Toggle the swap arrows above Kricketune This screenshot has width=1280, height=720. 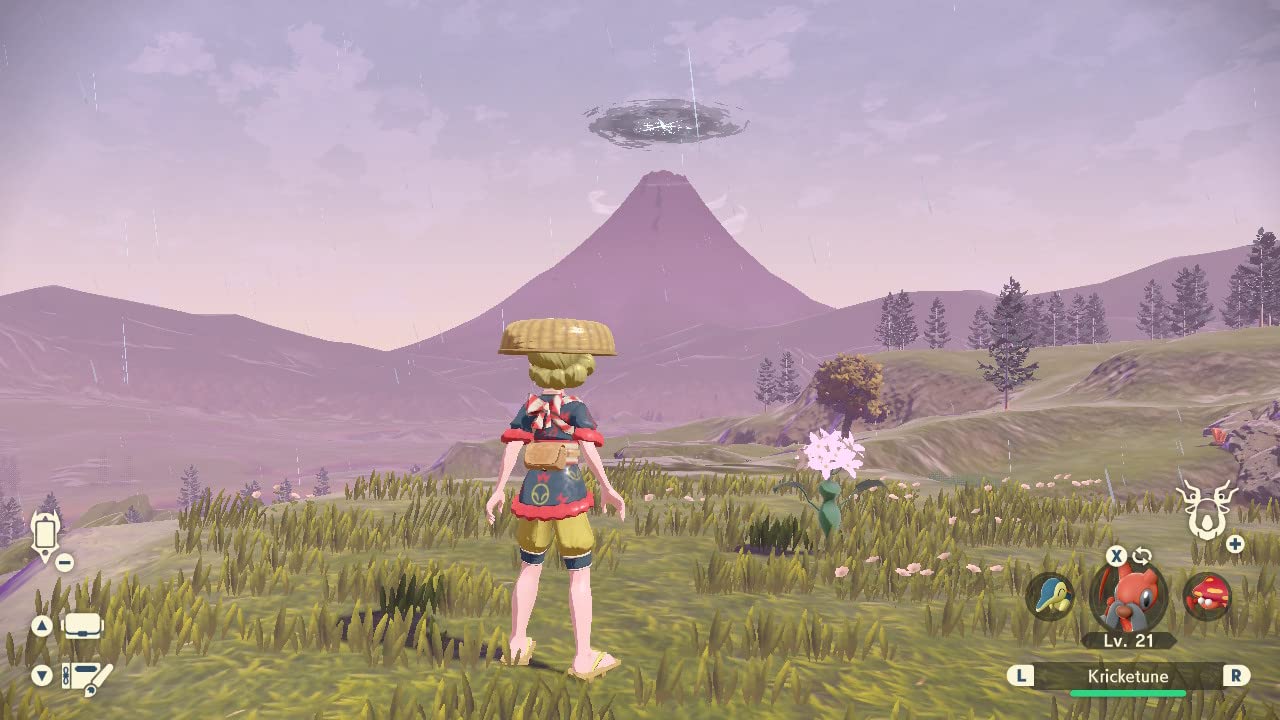click(x=1142, y=556)
